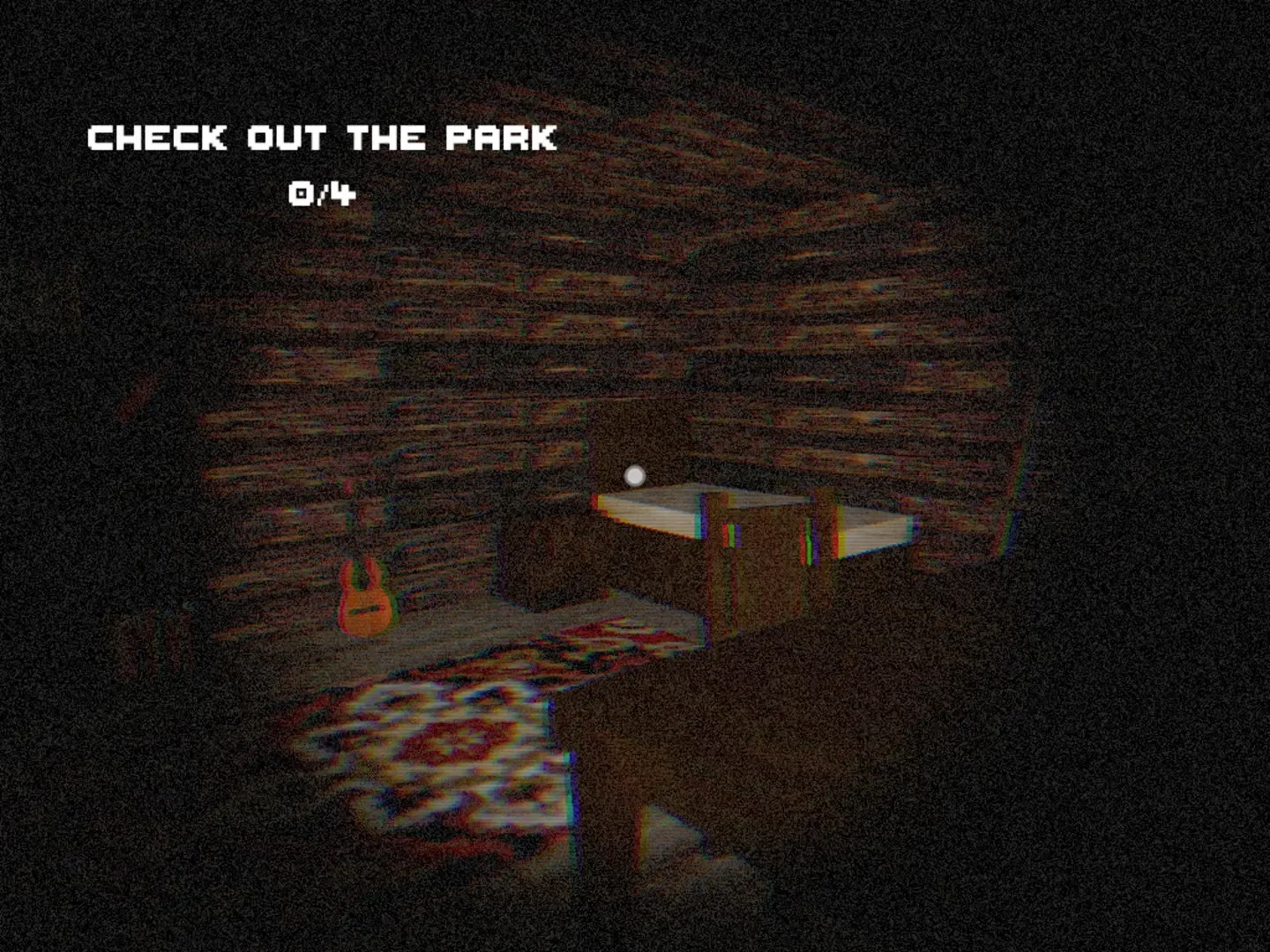Image resolution: width=1270 pixels, height=952 pixels.
Task: Click the white crosshair dot reticle
Action: (633, 475)
